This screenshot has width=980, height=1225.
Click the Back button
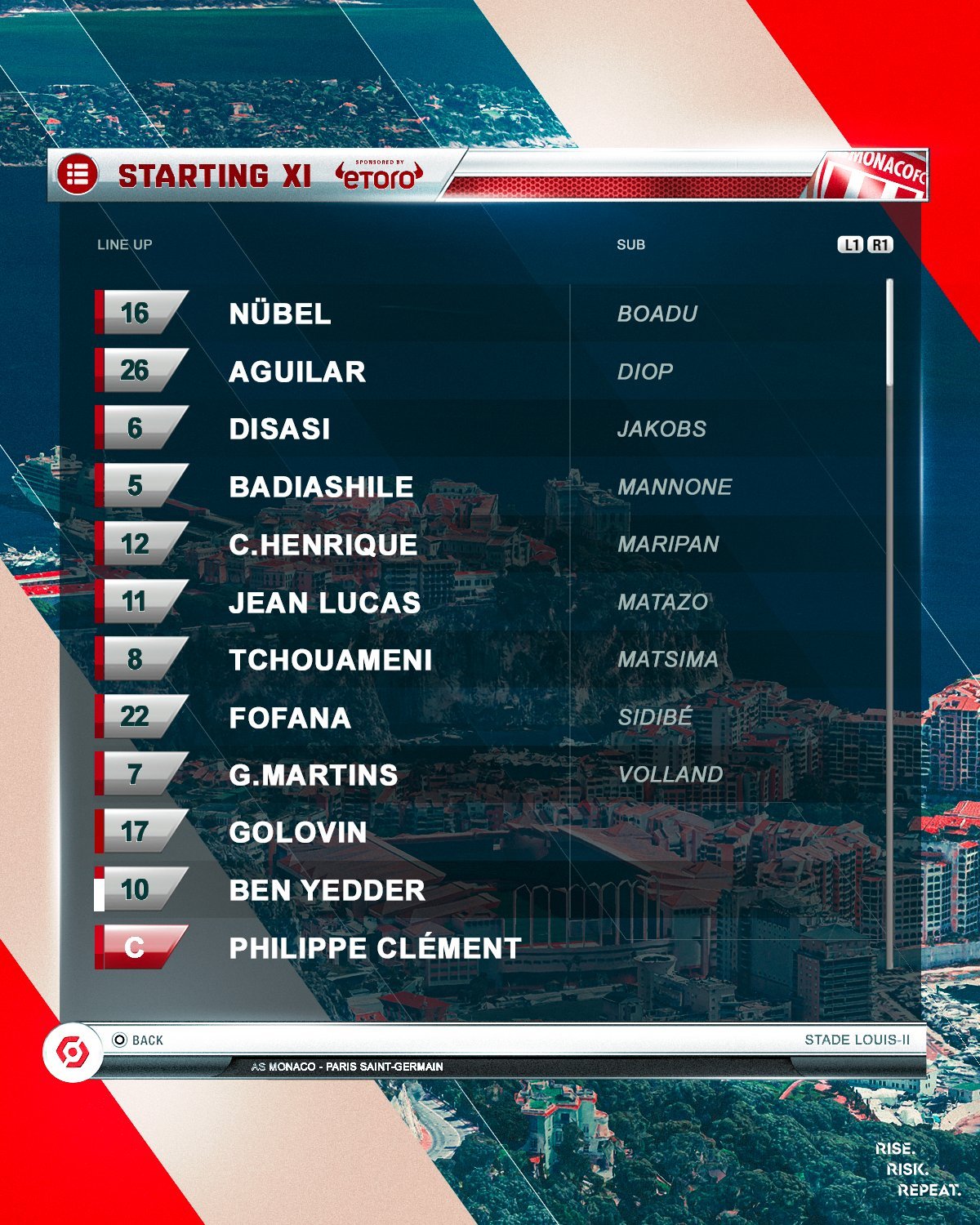pyautogui.click(x=139, y=1040)
